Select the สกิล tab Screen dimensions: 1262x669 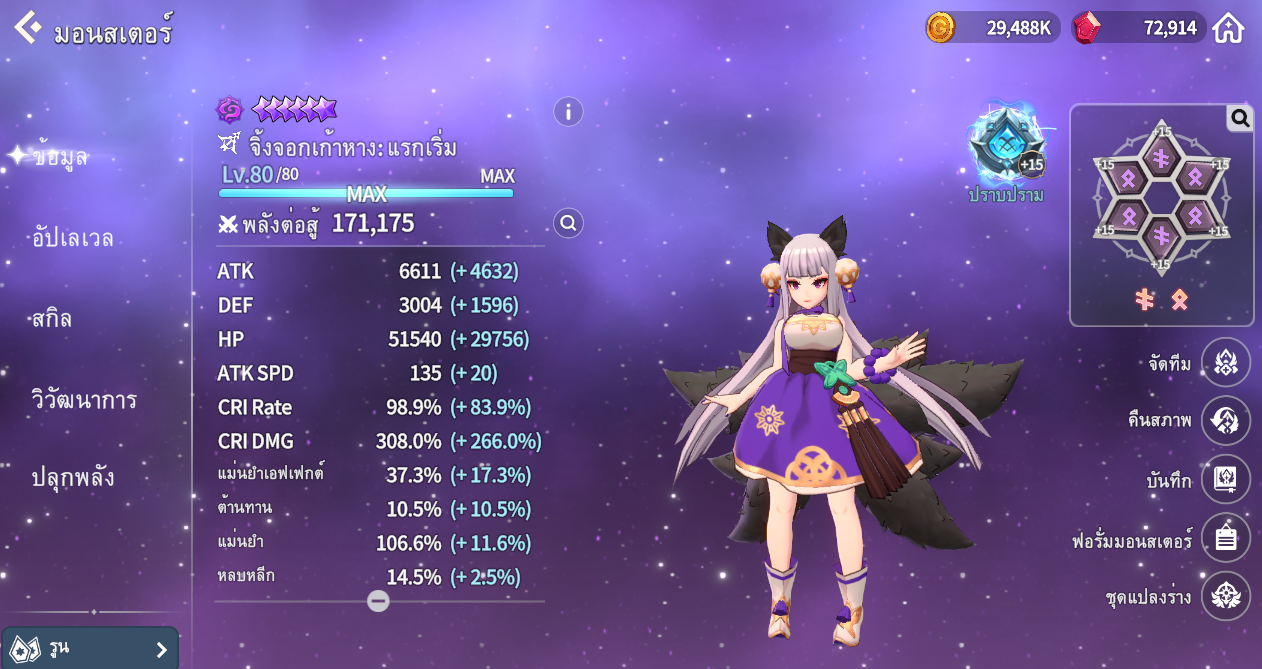[x=52, y=319]
